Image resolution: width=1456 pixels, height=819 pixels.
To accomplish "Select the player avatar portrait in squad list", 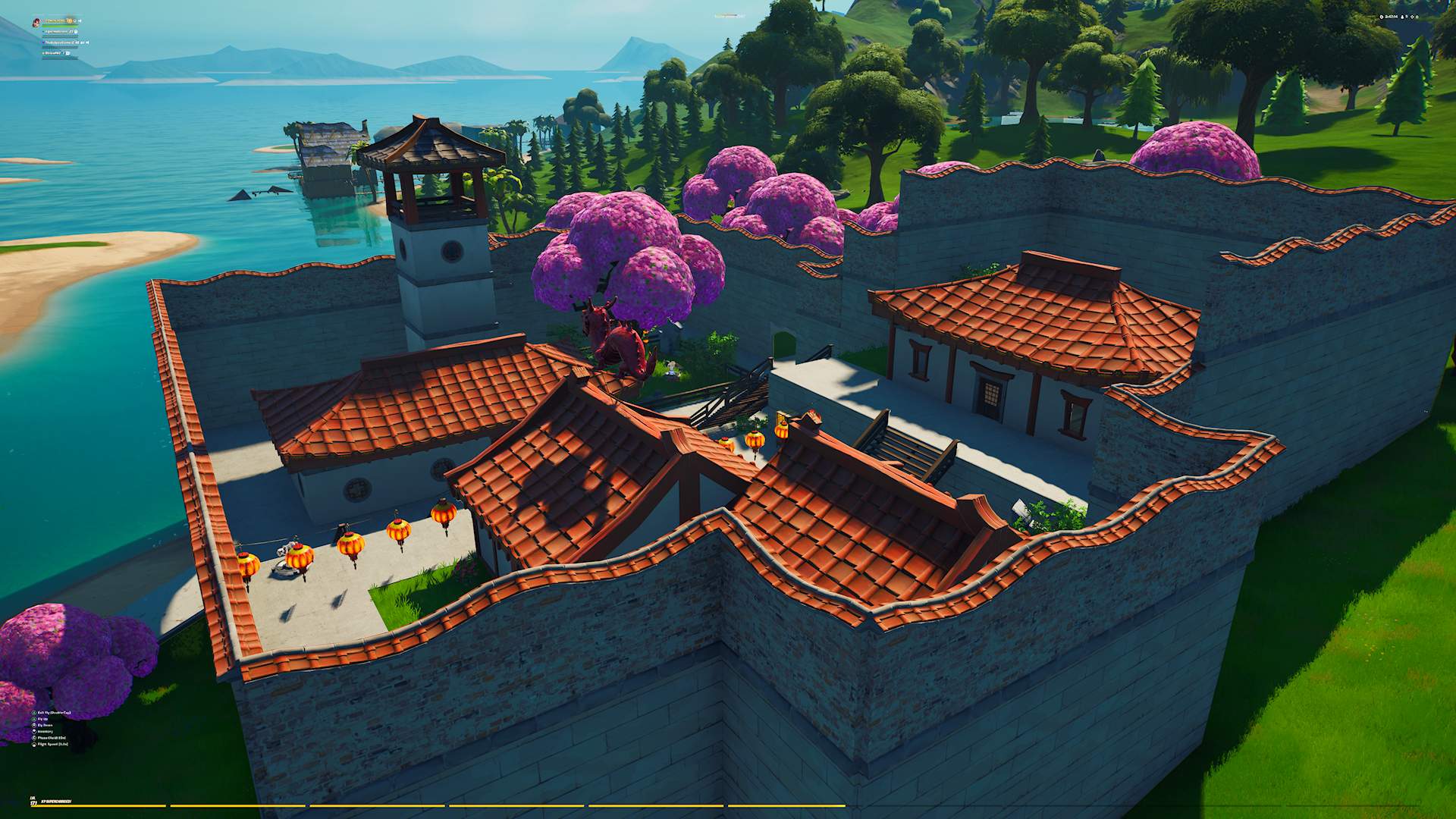I will tap(36, 22).
